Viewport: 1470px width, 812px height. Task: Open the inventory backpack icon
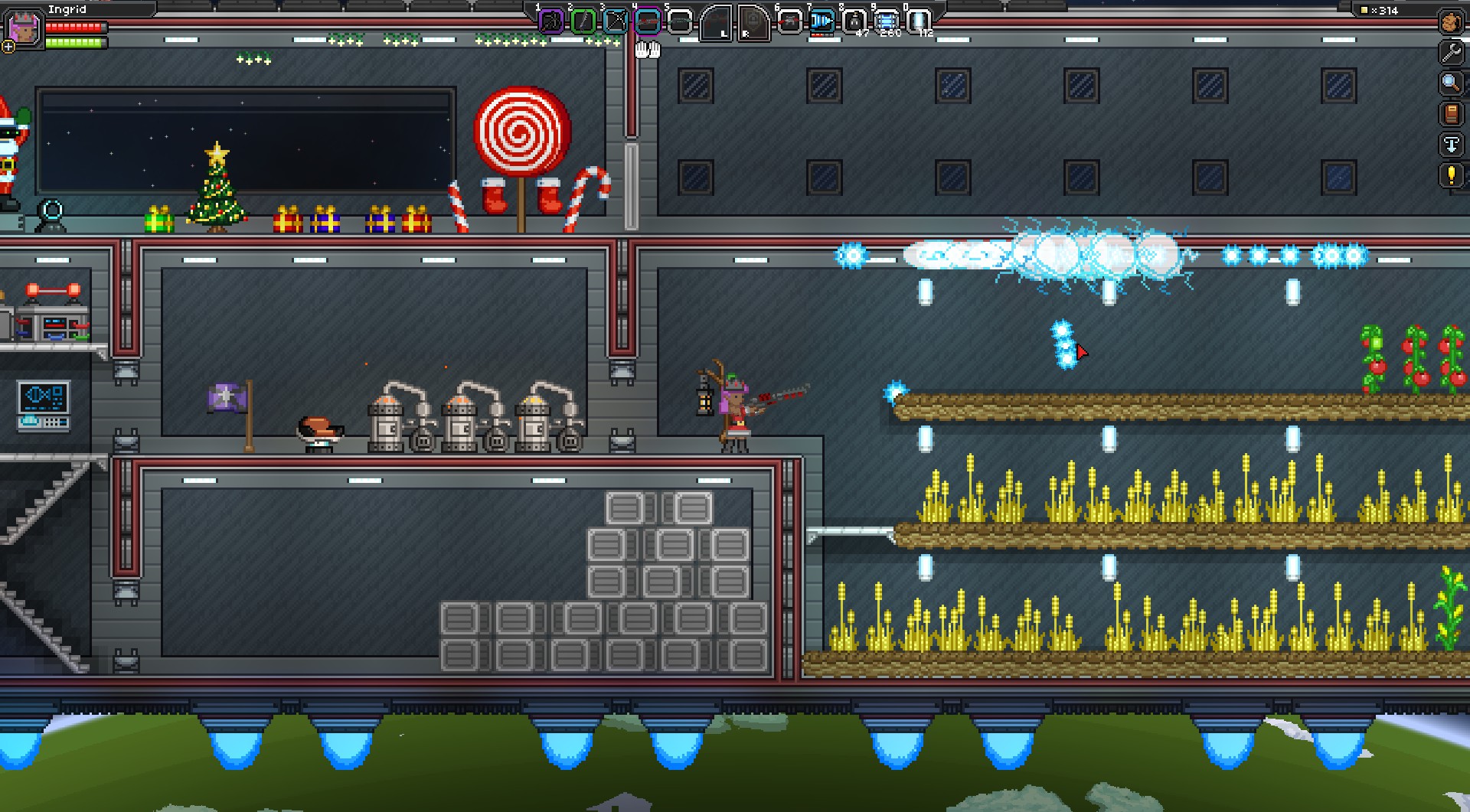[x=1451, y=22]
